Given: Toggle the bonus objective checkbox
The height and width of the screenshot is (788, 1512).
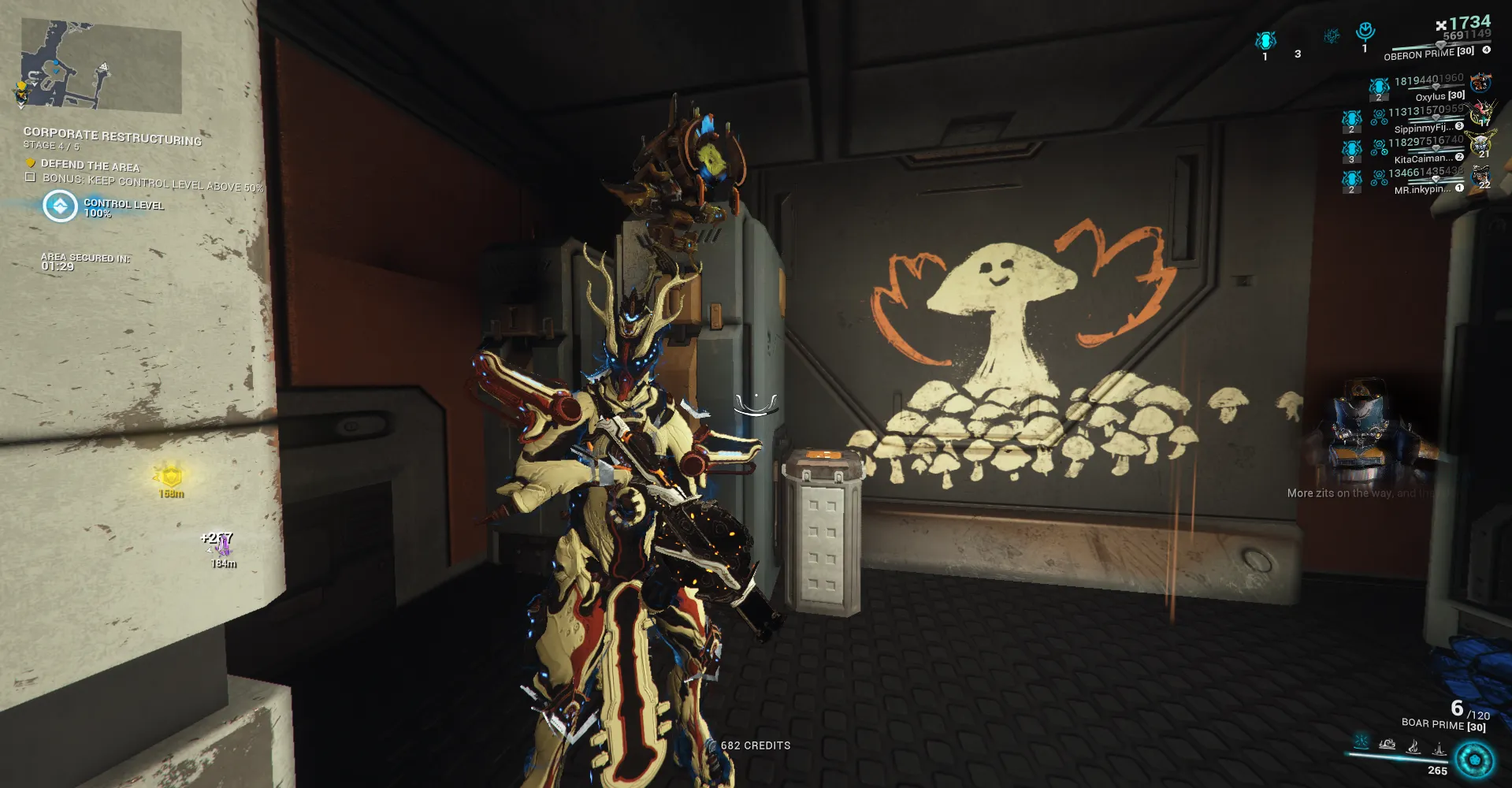Looking at the screenshot, I should [30, 178].
